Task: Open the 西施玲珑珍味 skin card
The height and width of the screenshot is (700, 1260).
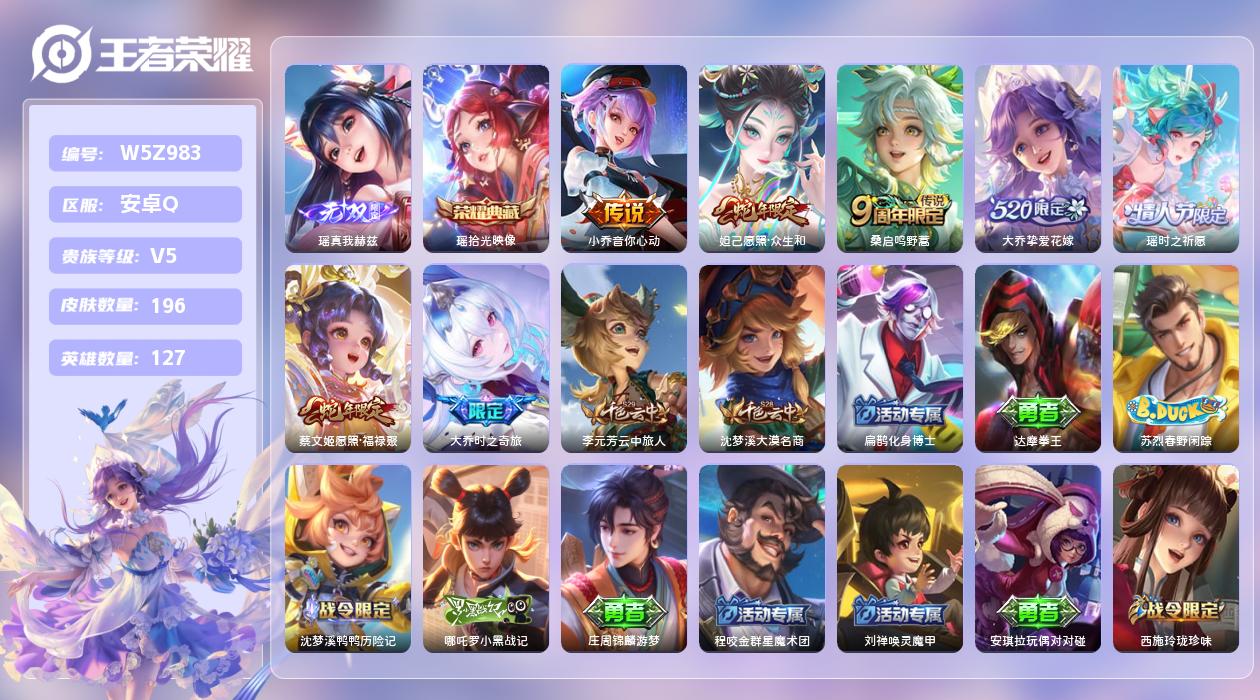Action: (1175, 558)
